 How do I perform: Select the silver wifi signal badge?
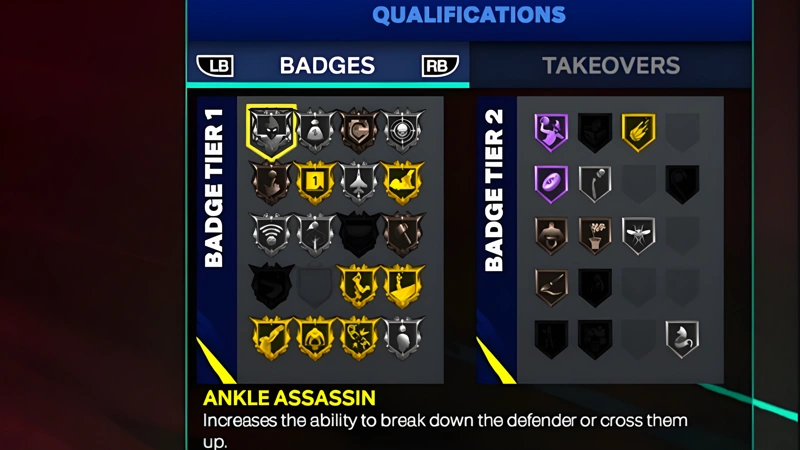pos(271,235)
